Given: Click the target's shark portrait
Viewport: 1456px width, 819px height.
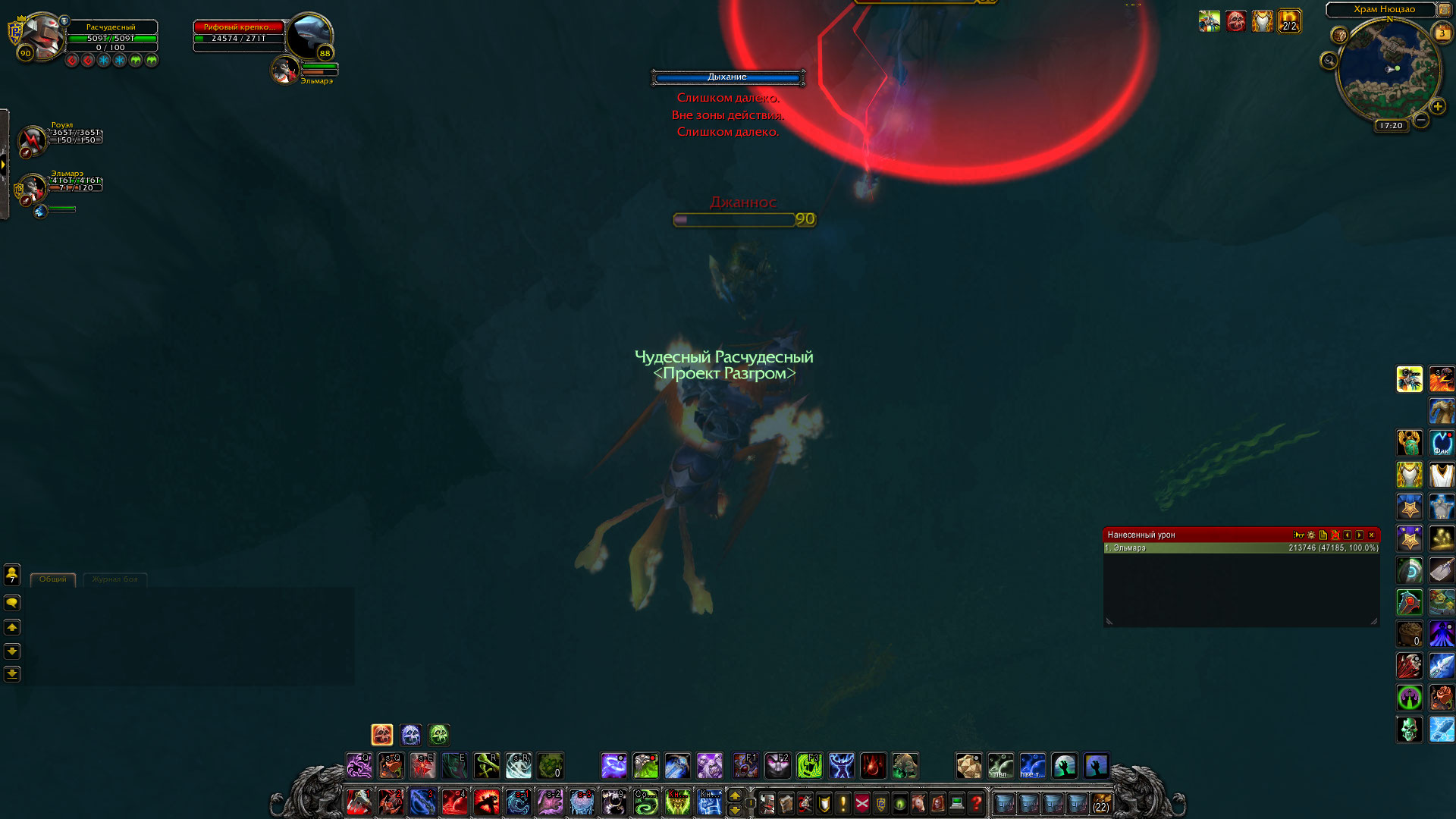Looking at the screenshot, I should (x=309, y=34).
